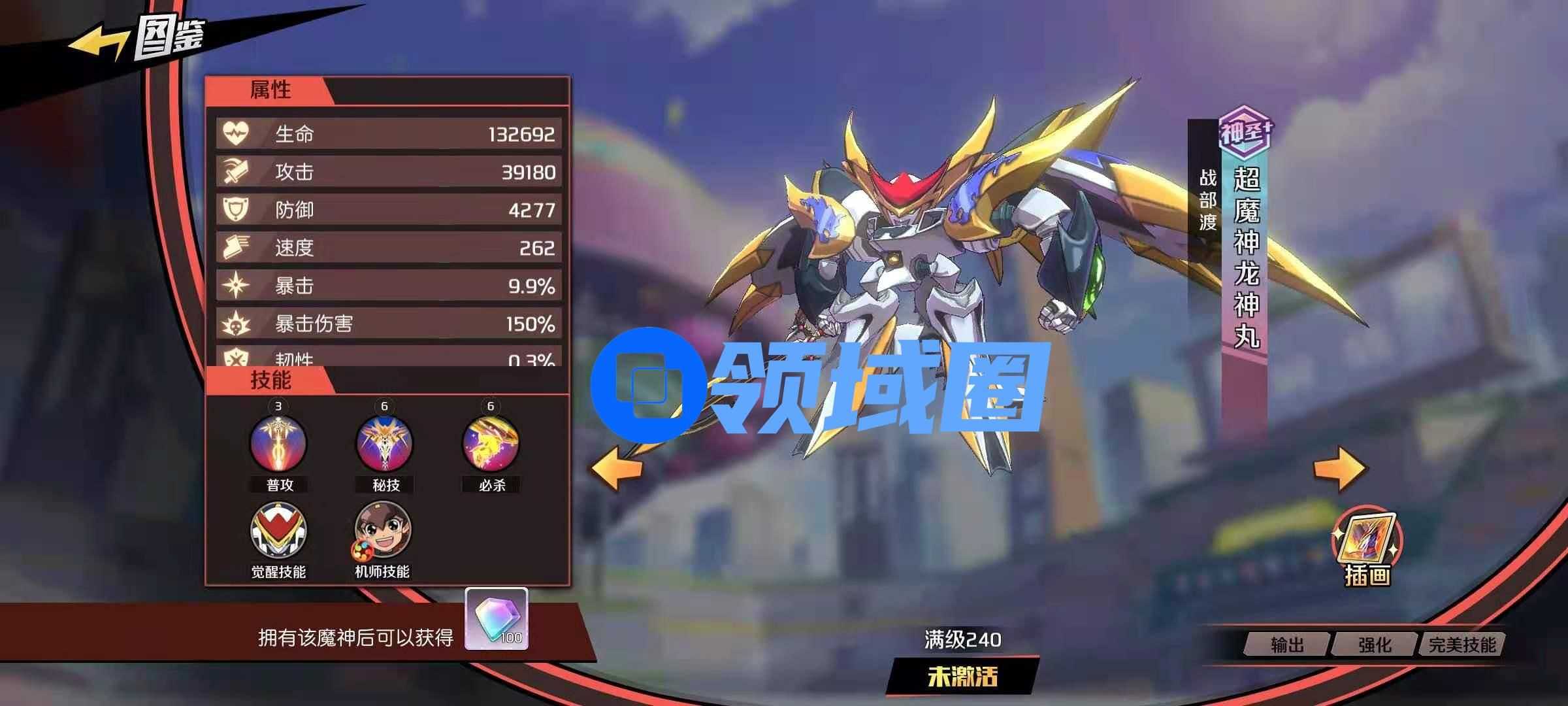
Task: View the 普攻 basic attack skill
Action: [x=278, y=443]
